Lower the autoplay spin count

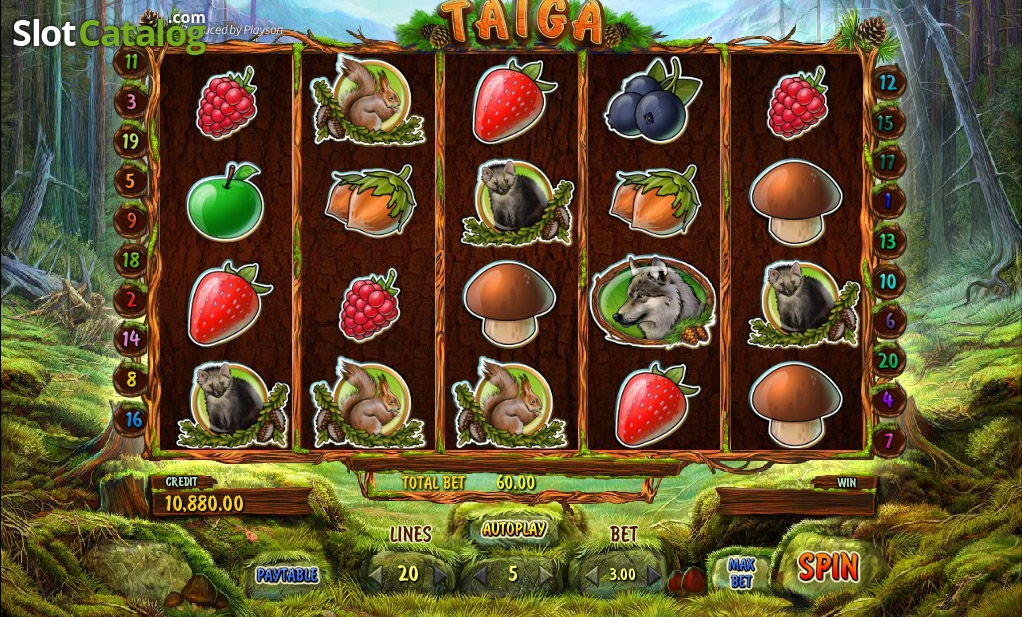point(480,575)
